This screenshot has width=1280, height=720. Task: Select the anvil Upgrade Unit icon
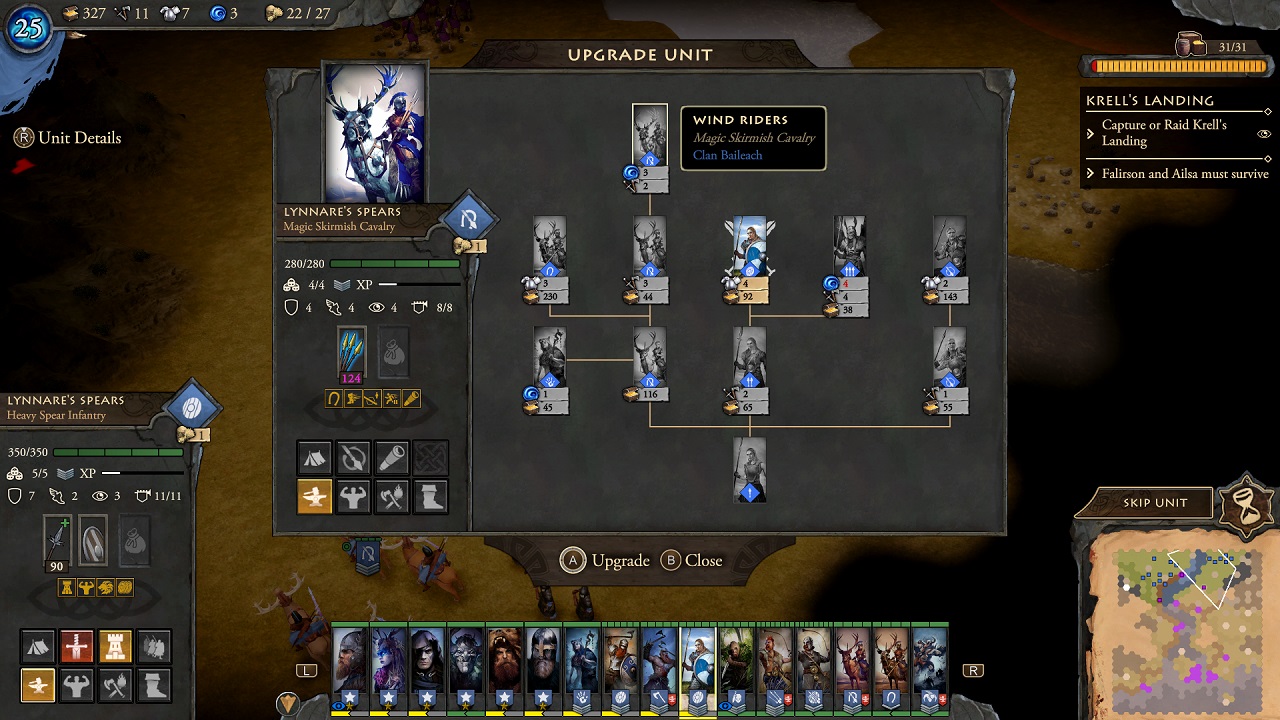[x=38, y=685]
